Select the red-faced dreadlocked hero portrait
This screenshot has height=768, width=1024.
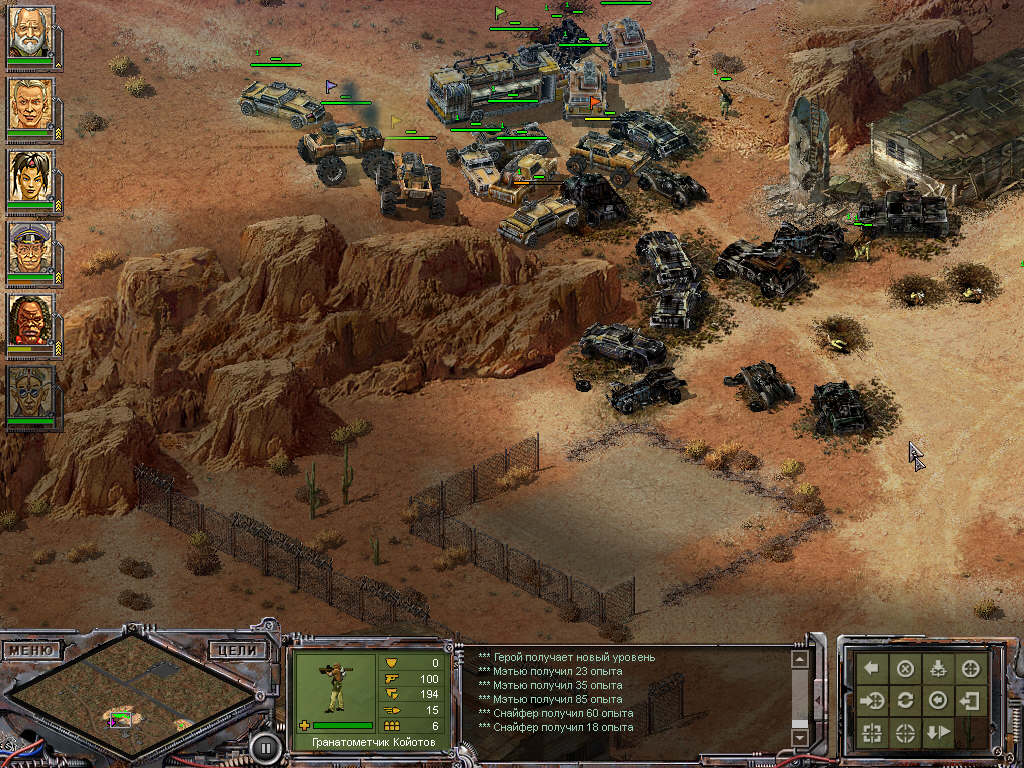coord(31,321)
